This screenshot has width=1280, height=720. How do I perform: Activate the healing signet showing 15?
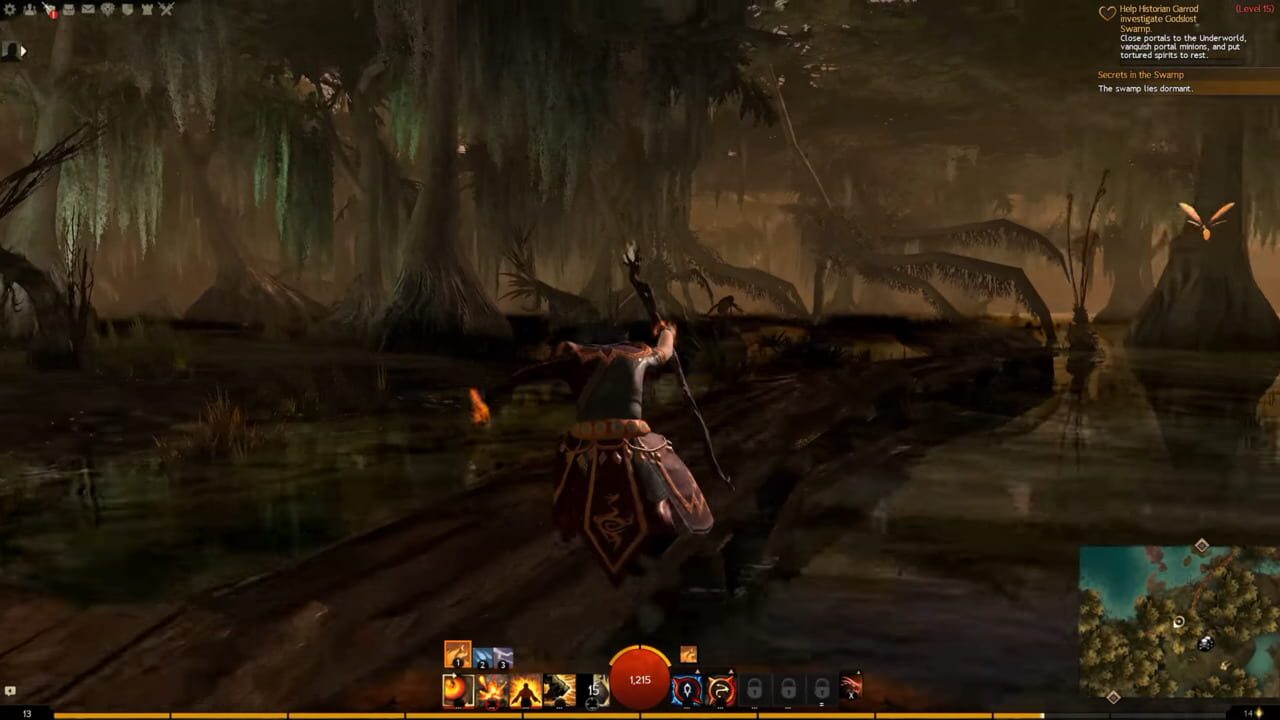[592, 689]
